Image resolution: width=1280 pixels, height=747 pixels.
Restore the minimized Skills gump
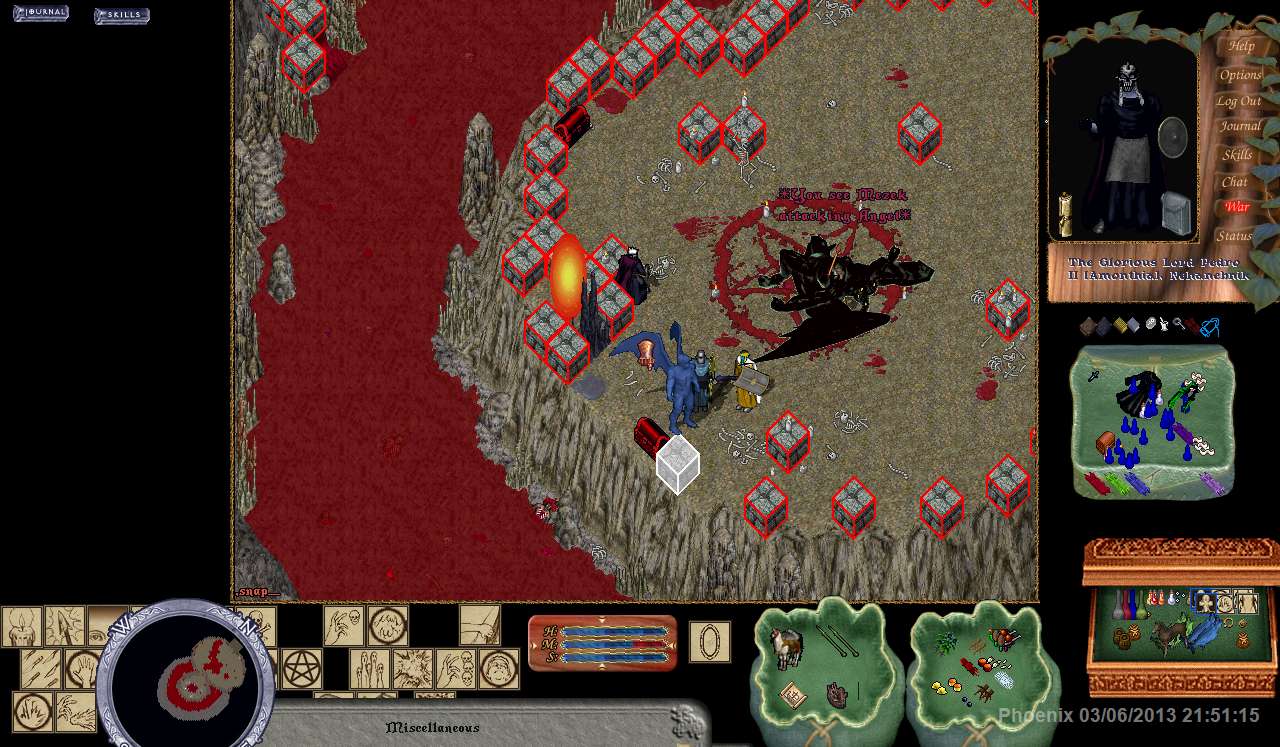(x=121, y=15)
